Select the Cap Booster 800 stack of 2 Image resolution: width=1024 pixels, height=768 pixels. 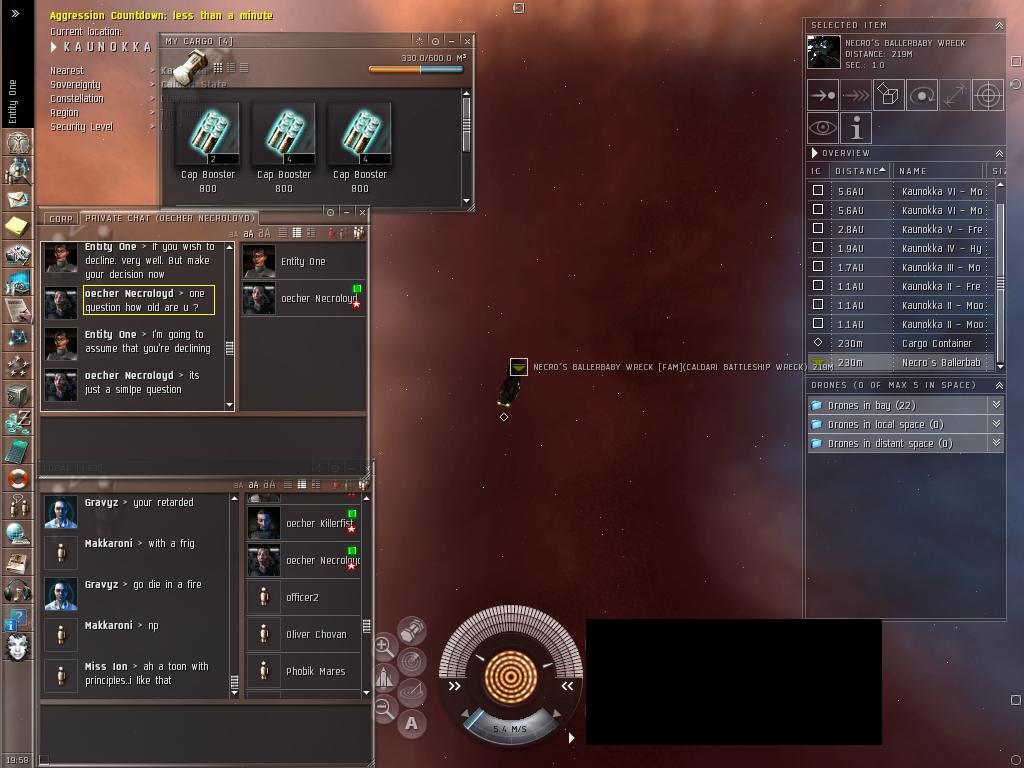(208, 134)
